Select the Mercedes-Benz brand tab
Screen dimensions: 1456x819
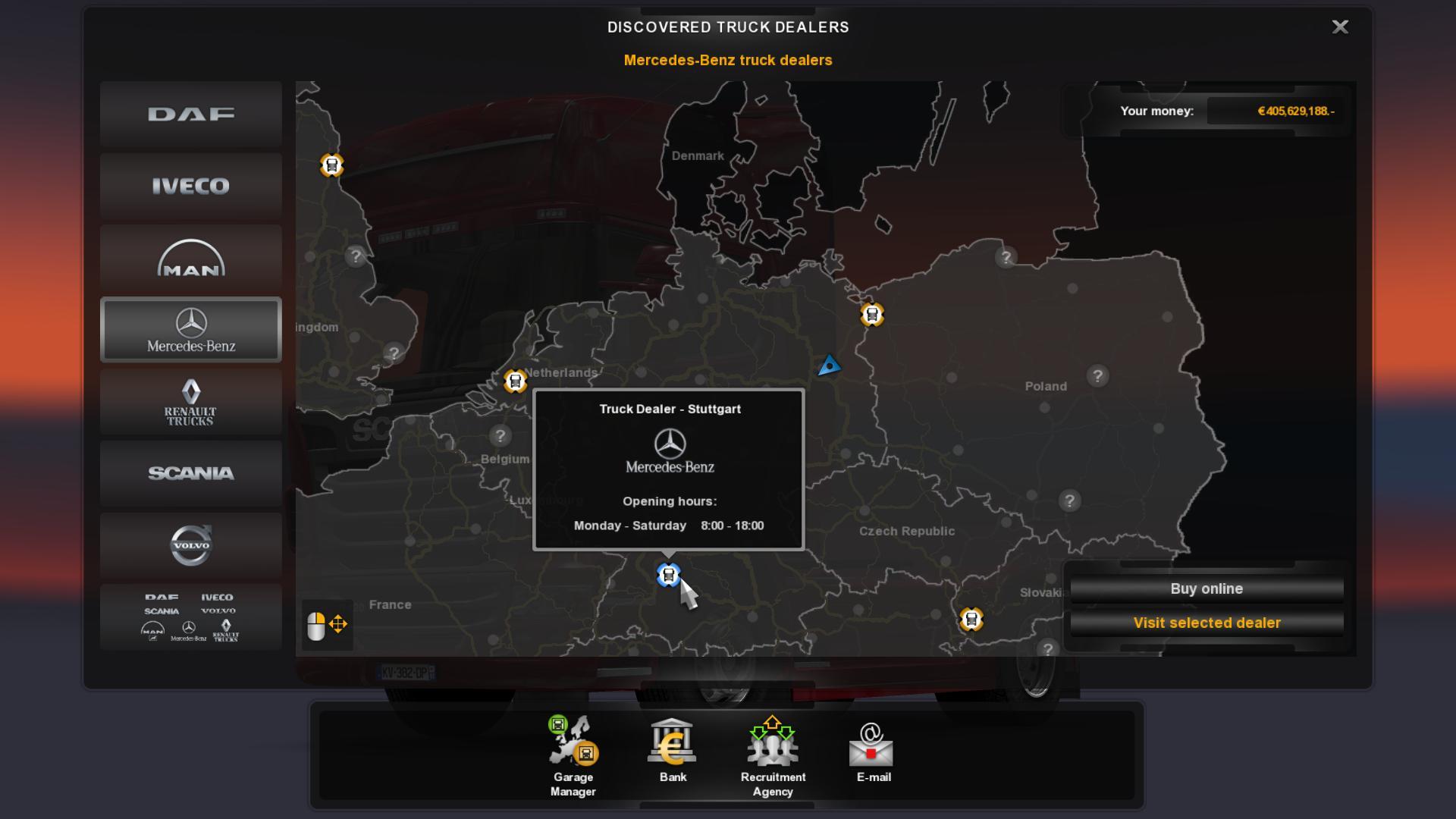click(x=191, y=330)
